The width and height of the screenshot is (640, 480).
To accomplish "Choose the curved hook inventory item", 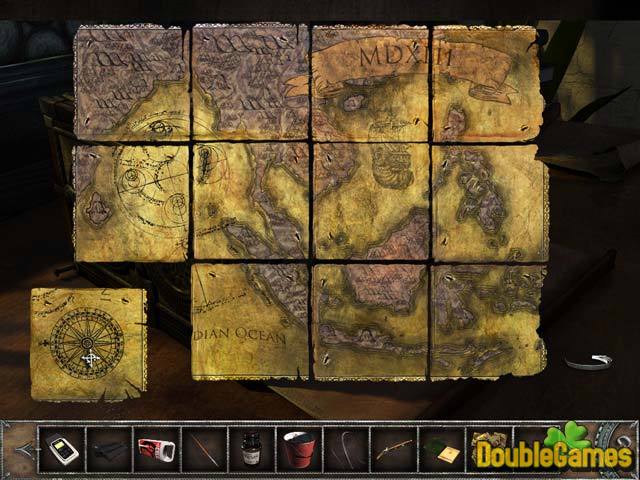I will click(x=347, y=448).
